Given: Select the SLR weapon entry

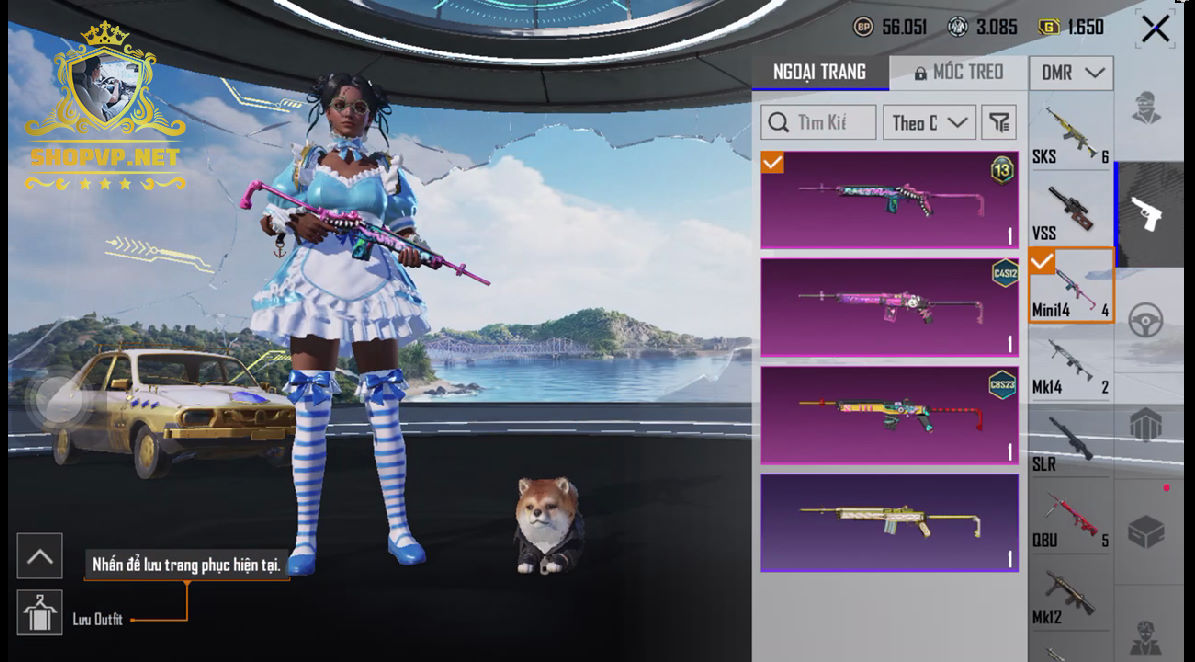Looking at the screenshot, I should pos(1071,441).
